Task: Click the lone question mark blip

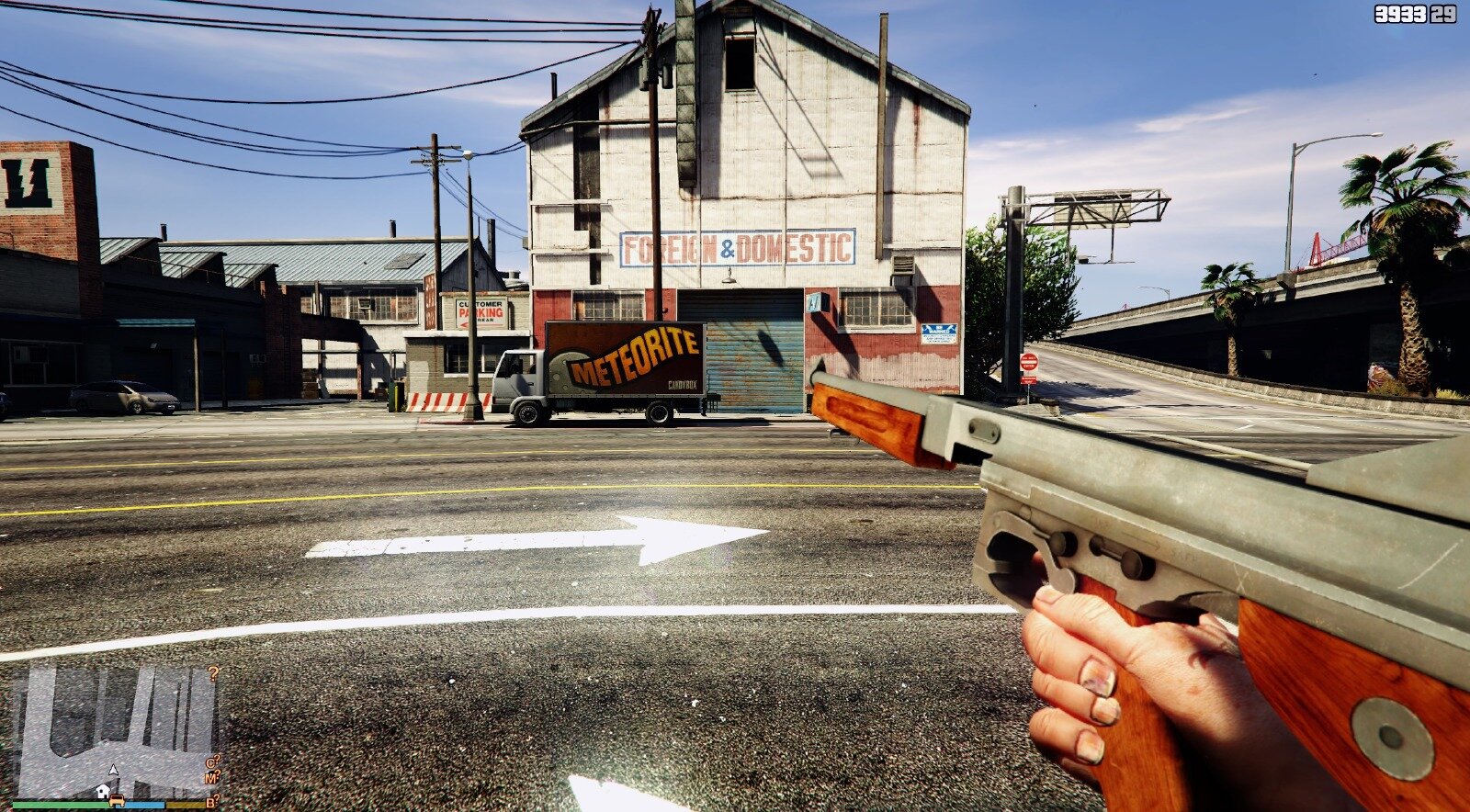Action: pos(213,673)
